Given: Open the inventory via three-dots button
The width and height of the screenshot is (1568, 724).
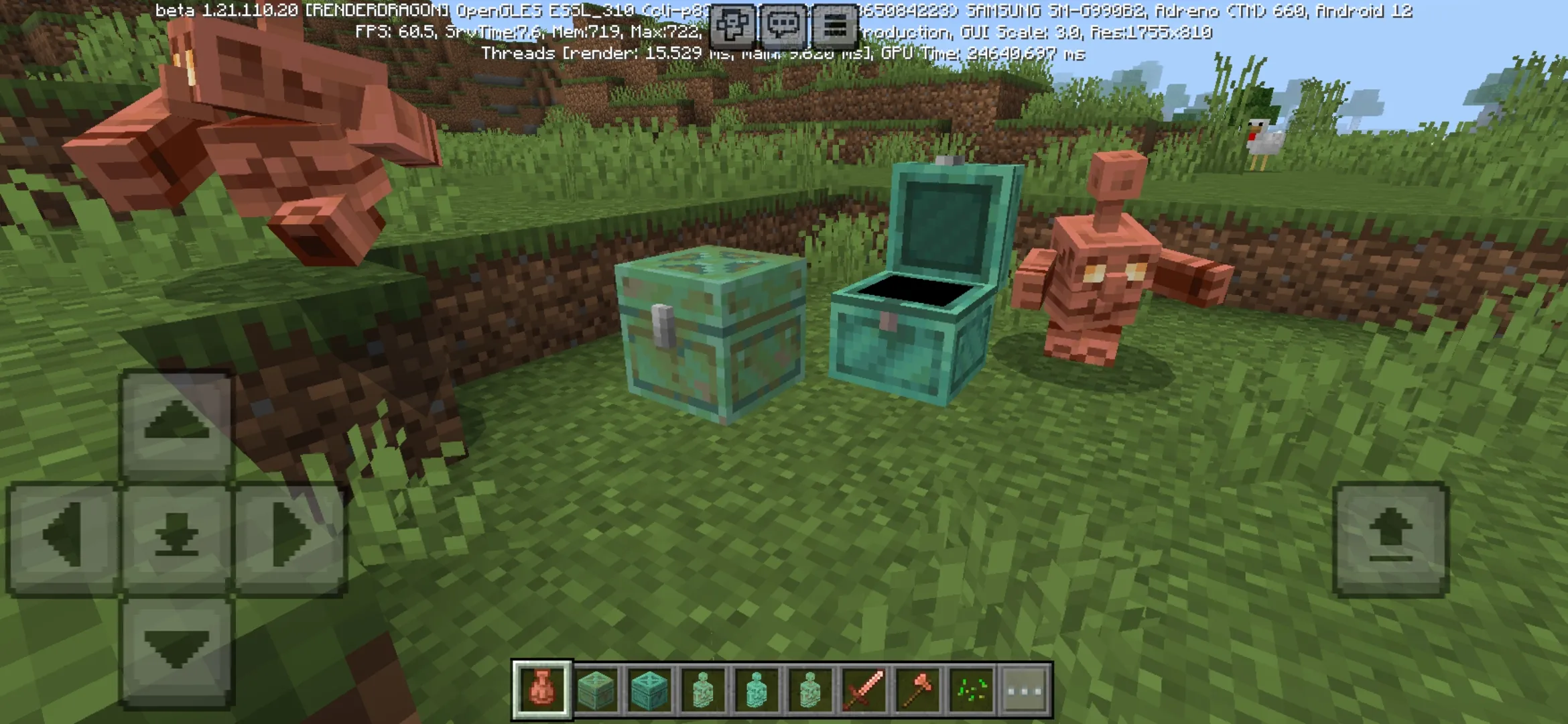Looking at the screenshot, I should tap(1025, 689).
